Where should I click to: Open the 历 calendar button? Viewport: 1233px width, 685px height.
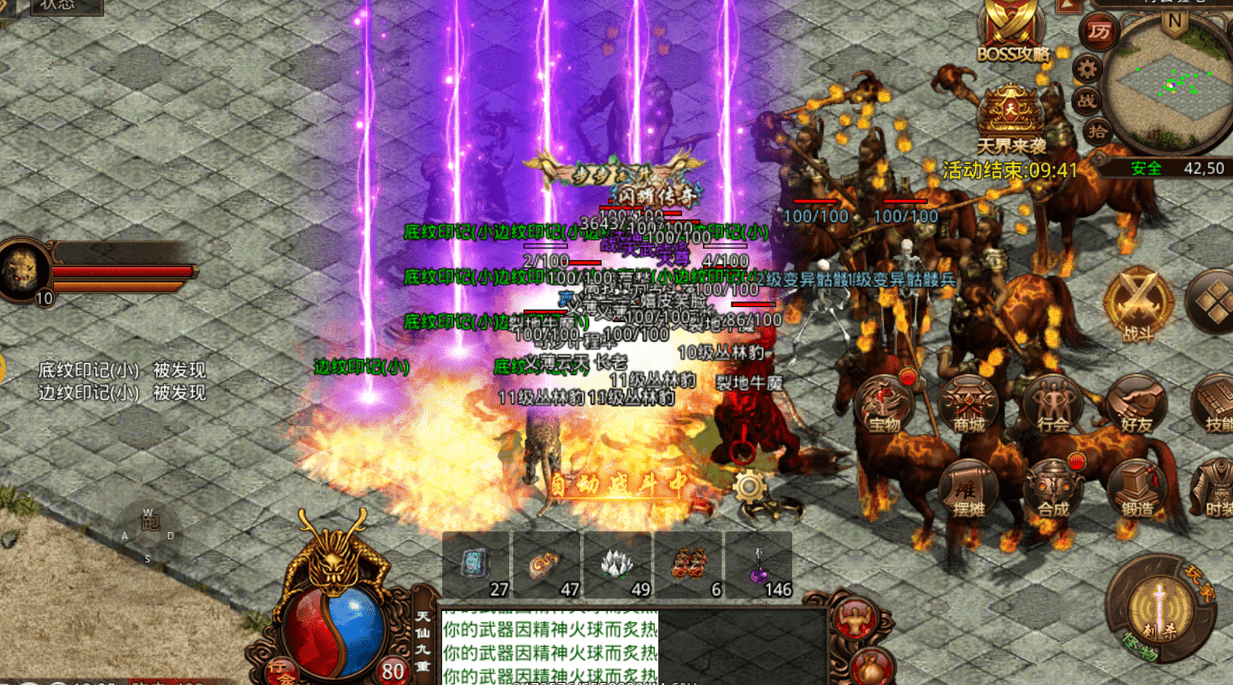[1099, 32]
